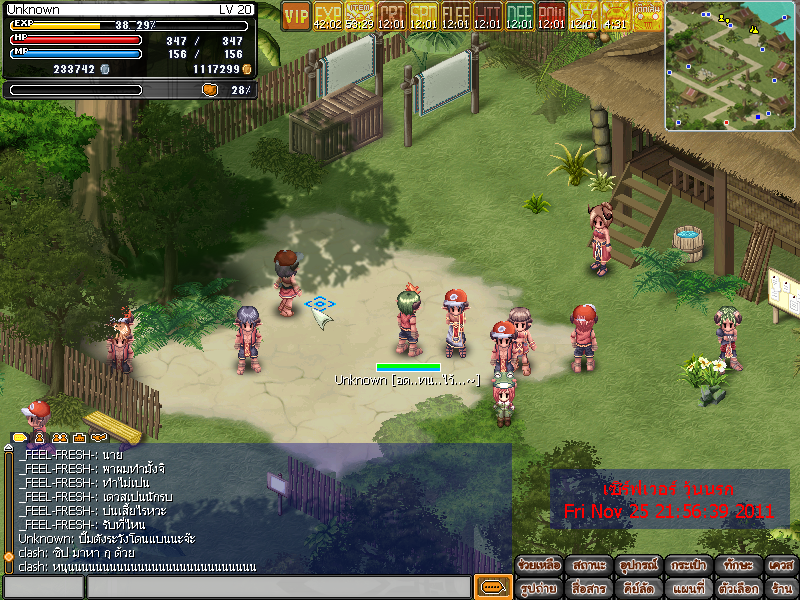800x600 pixels.
Task: Open the คีย์ลัด (Shortcut keys) panel
Action: tap(638, 588)
